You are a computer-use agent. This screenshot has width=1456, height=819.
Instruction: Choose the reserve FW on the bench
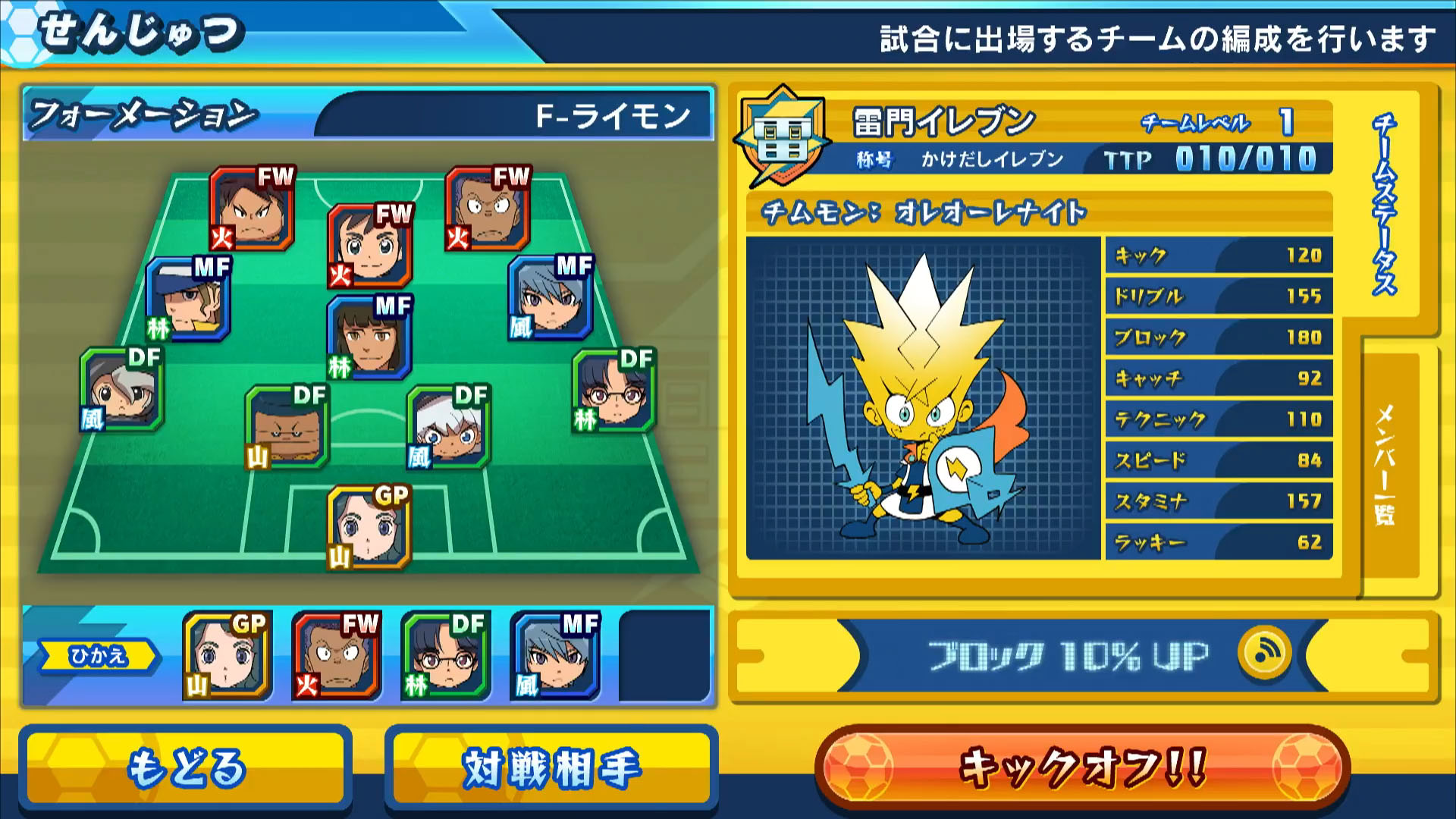tap(336, 656)
